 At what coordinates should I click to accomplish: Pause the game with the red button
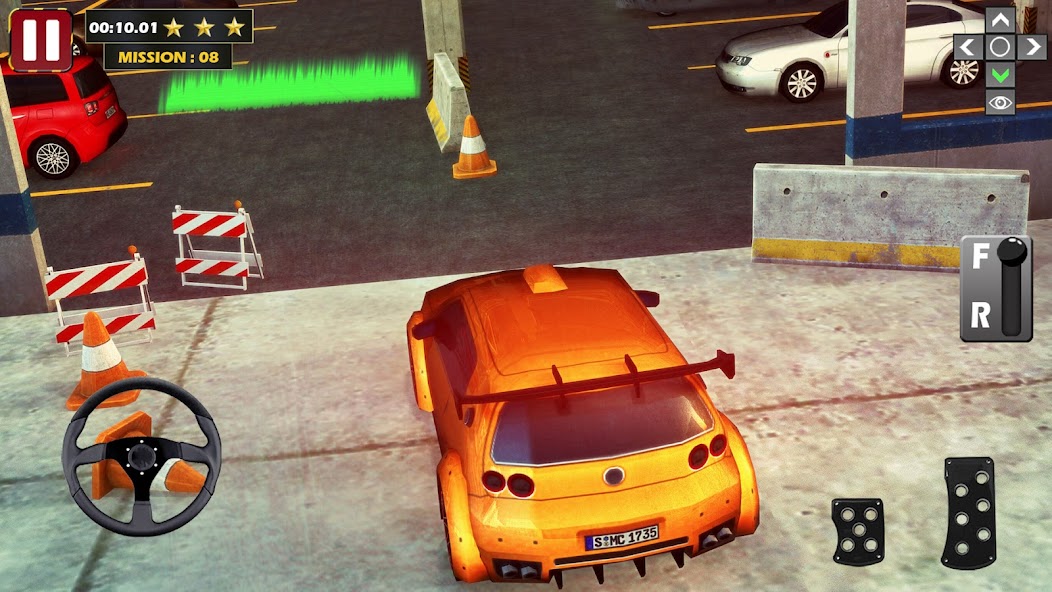(41, 39)
